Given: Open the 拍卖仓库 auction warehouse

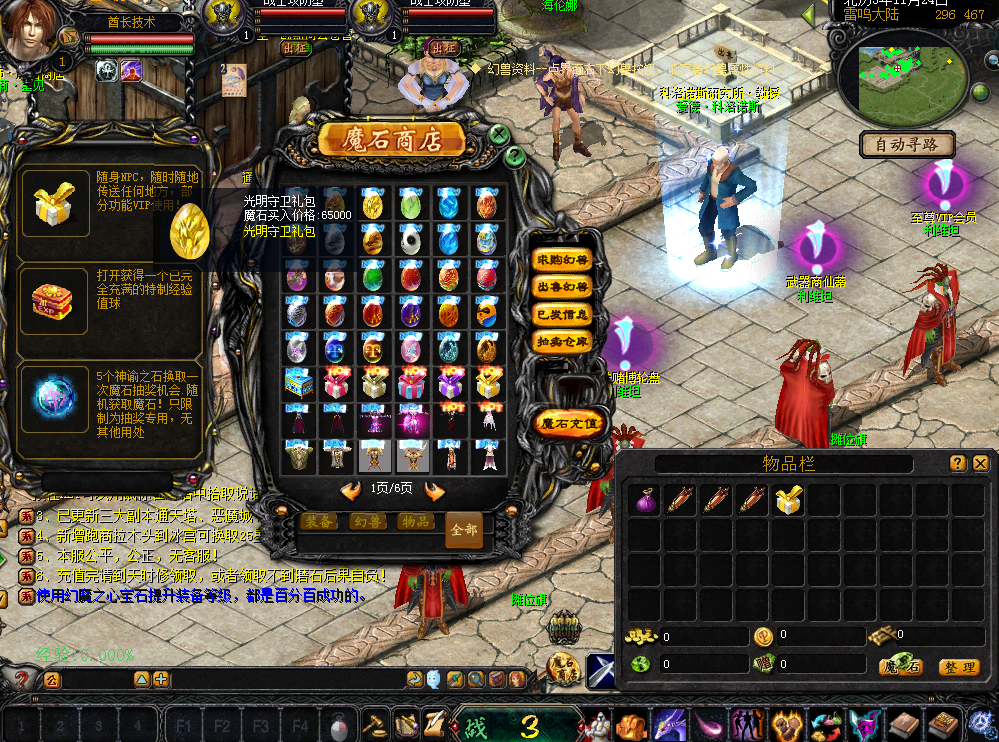Looking at the screenshot, I should [x=561, y=341].
